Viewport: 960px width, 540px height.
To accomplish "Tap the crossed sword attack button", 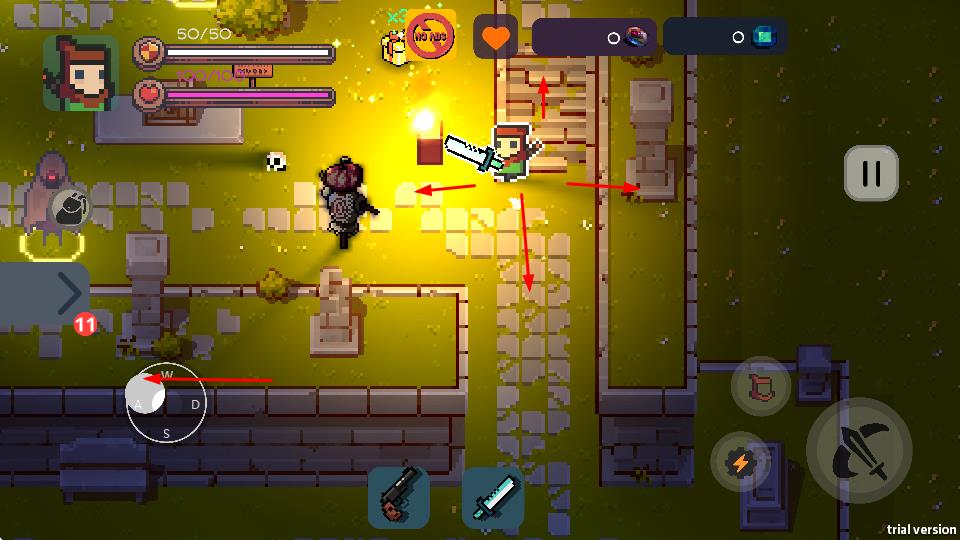I will coord(859,450).
